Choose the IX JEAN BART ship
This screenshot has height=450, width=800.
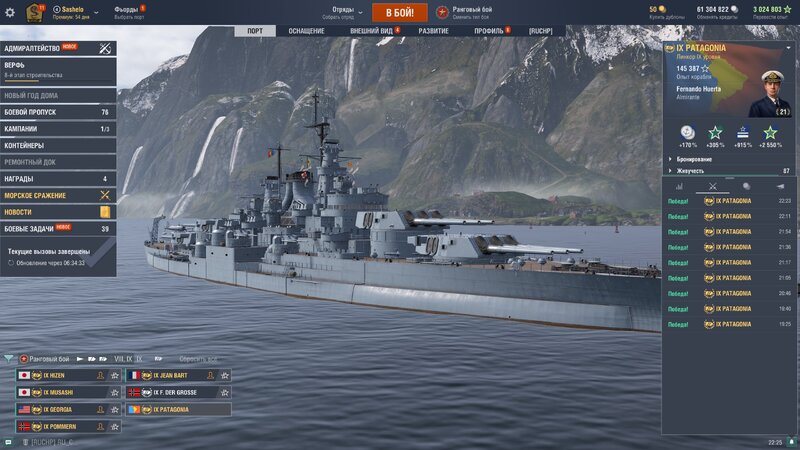pos(177,376)
